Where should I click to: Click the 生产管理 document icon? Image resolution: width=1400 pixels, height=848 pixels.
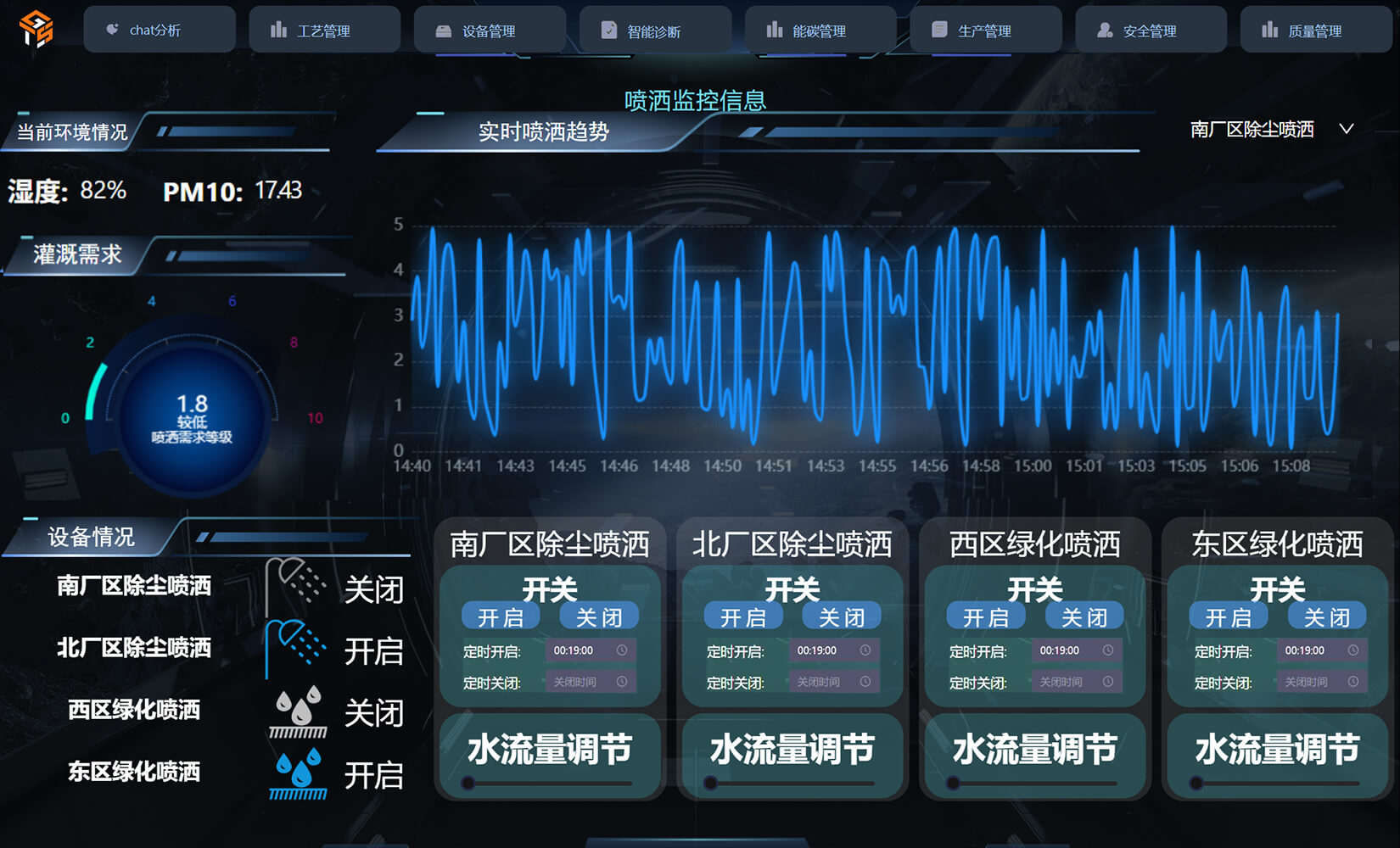[x=938, y=30]
